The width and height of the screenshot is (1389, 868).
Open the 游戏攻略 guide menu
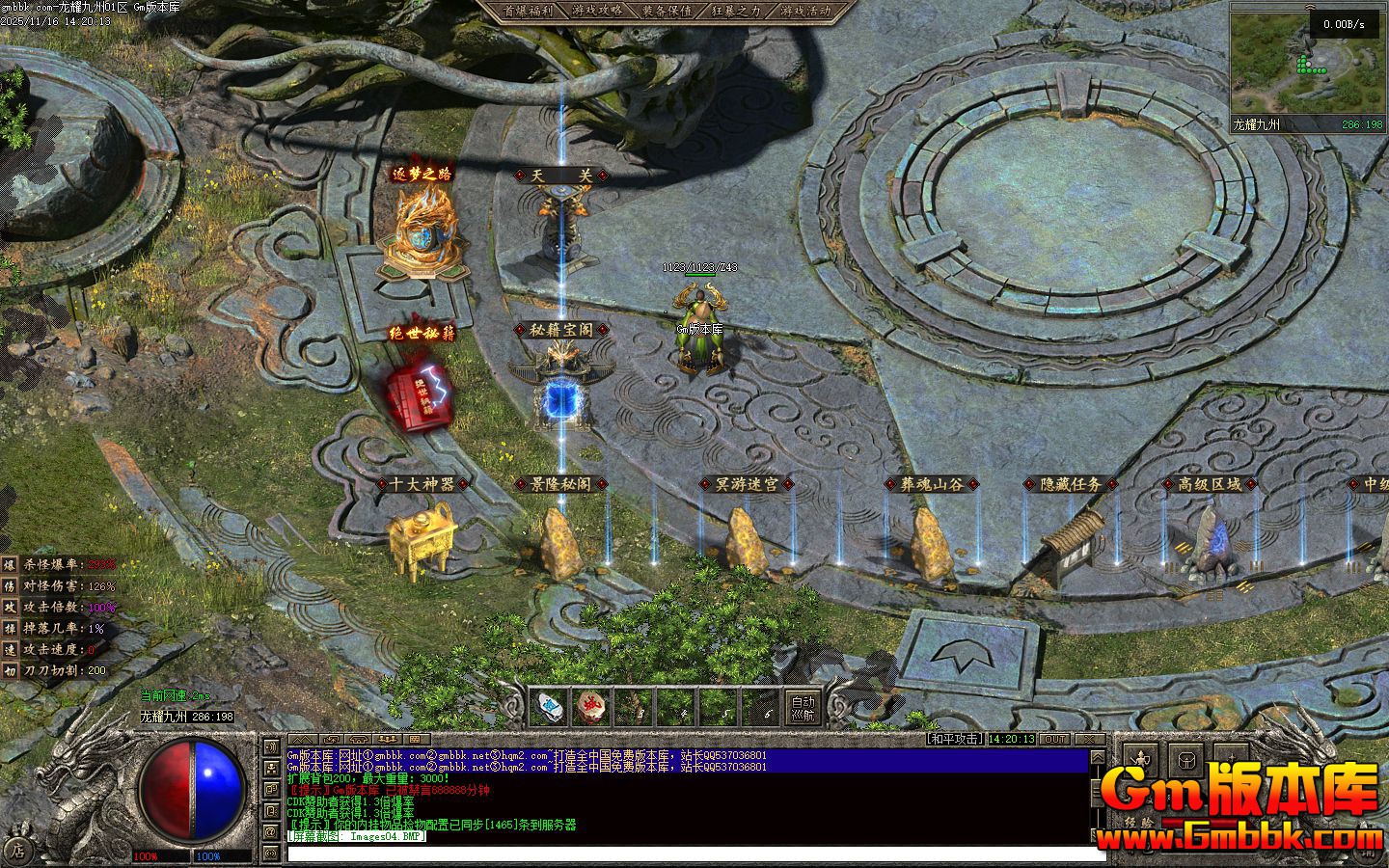point(596,12)
